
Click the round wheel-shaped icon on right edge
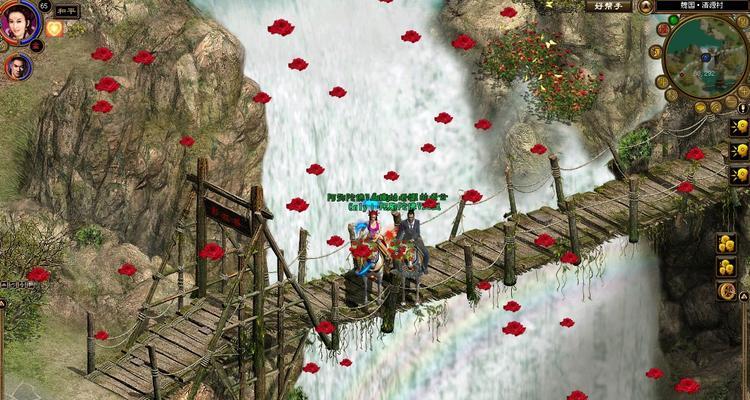pos(727,290)
